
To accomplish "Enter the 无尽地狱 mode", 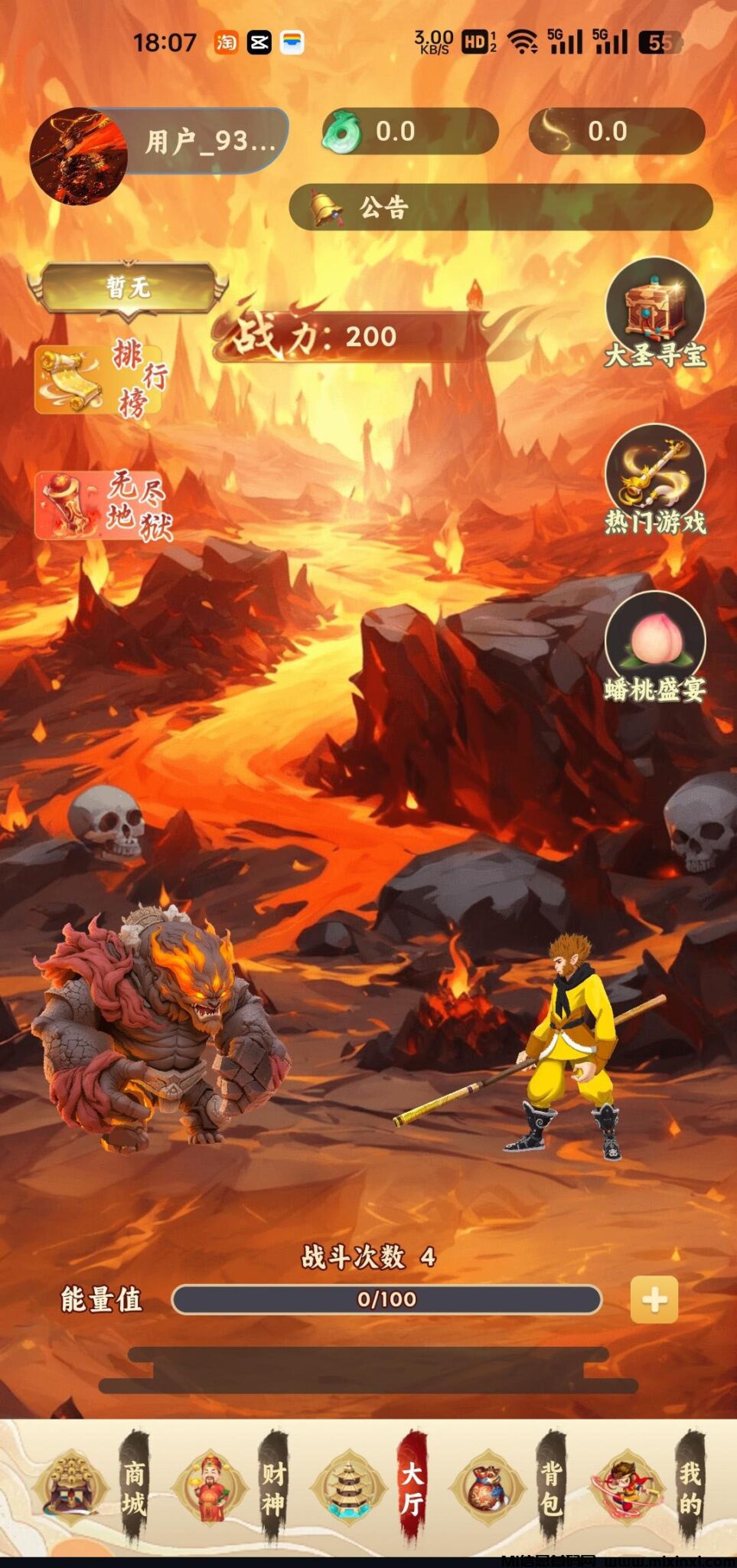I will pyautogui.click(x=103, y=506).
